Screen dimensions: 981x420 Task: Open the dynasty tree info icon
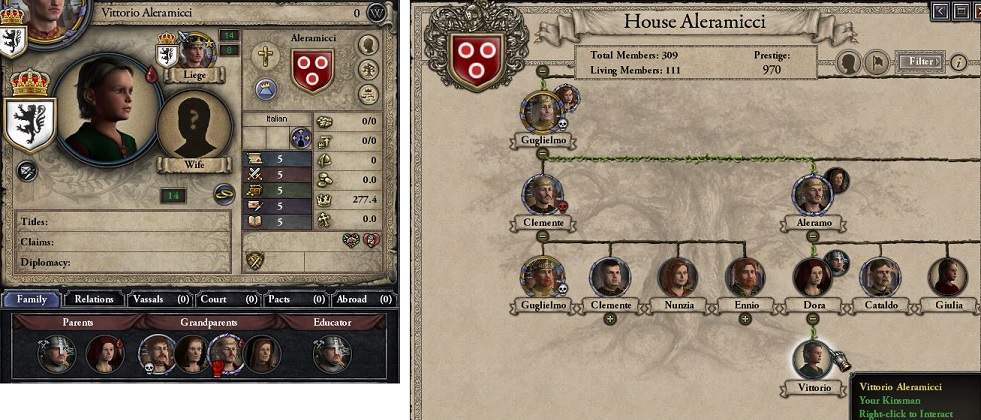pyautogui.click(x=958, y=62)
